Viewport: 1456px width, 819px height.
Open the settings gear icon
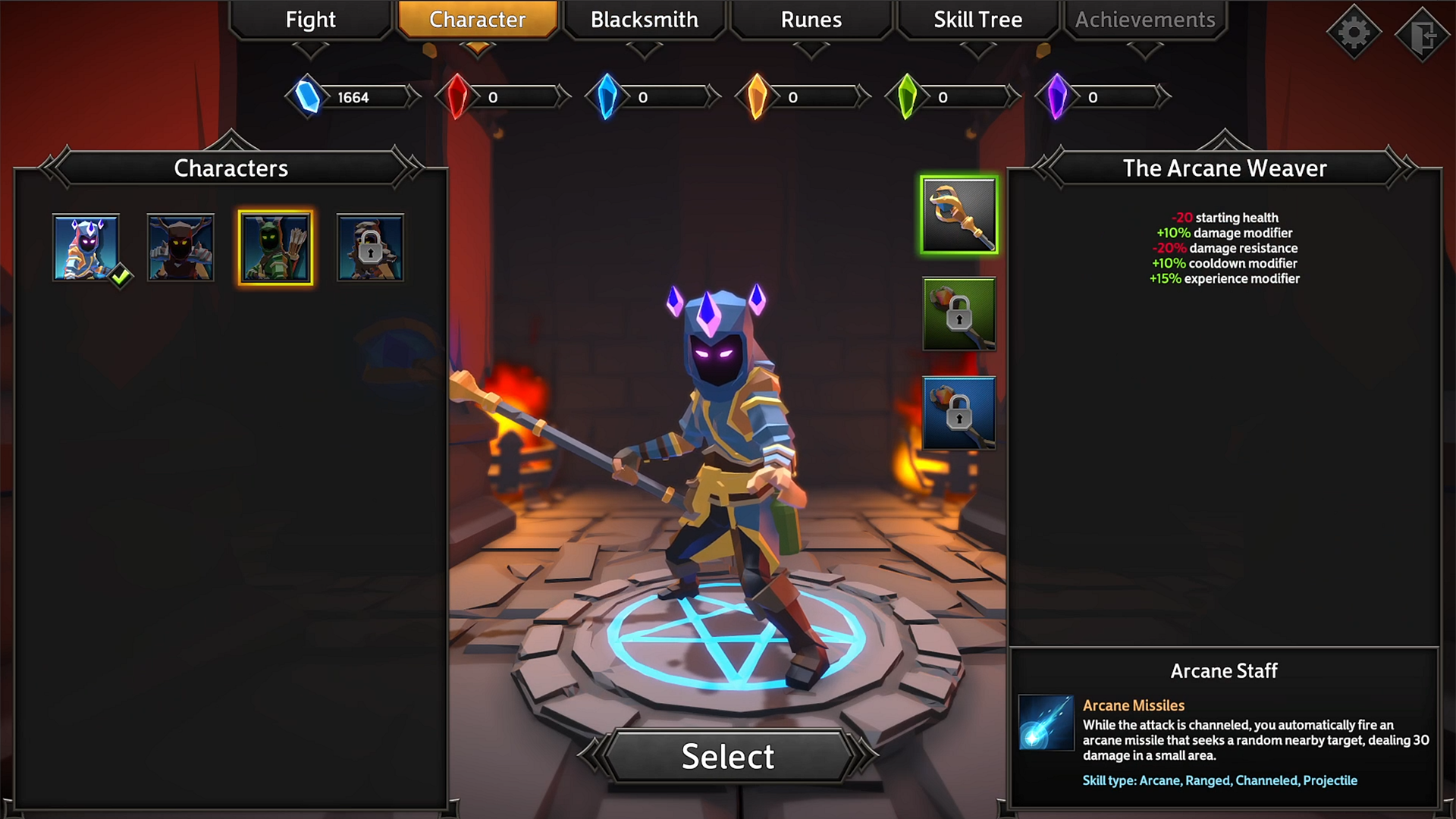point(1354,32)
